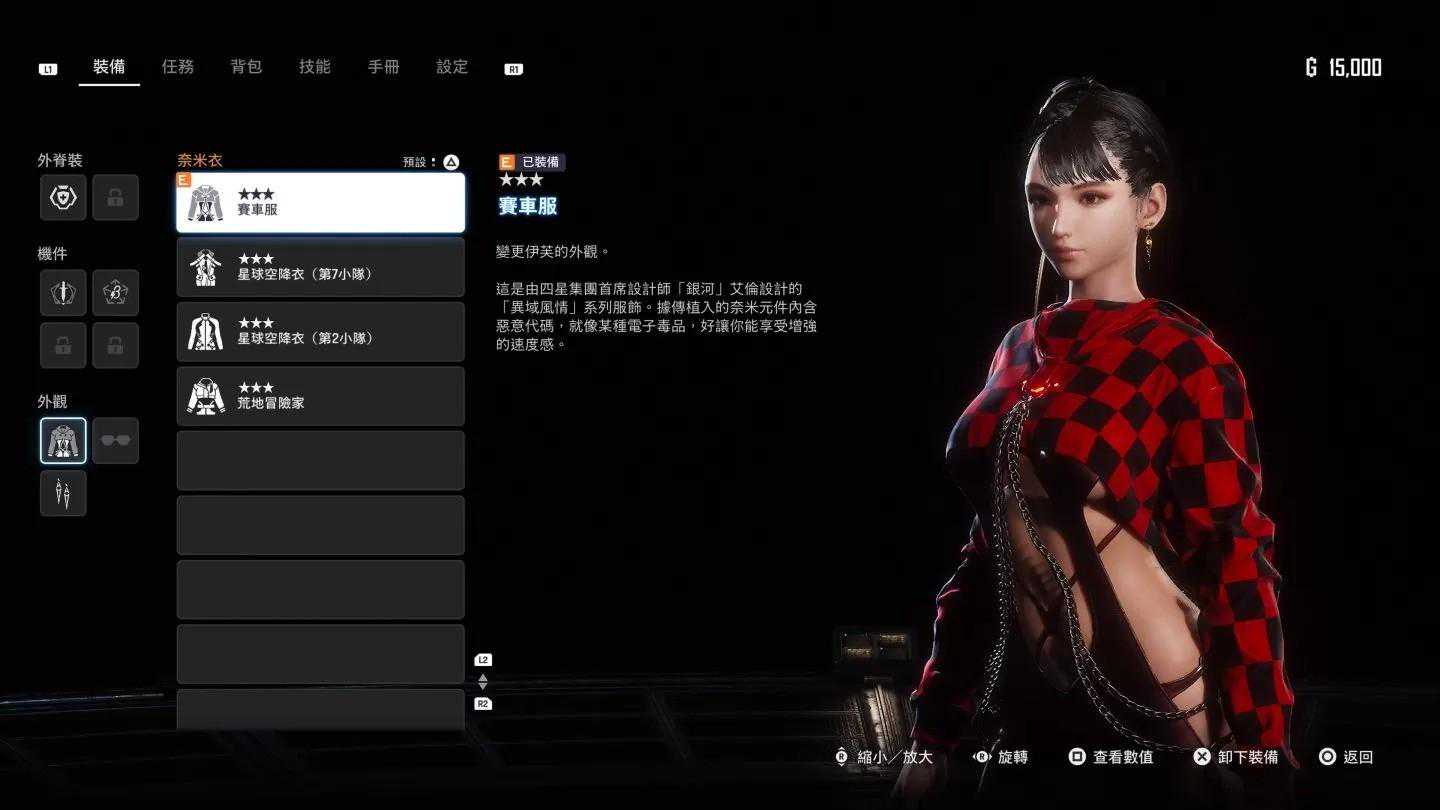This screenshot has height=810, width=1440.
Task: Click the locked 外脊裝 slot
Action: click(115, 198)
